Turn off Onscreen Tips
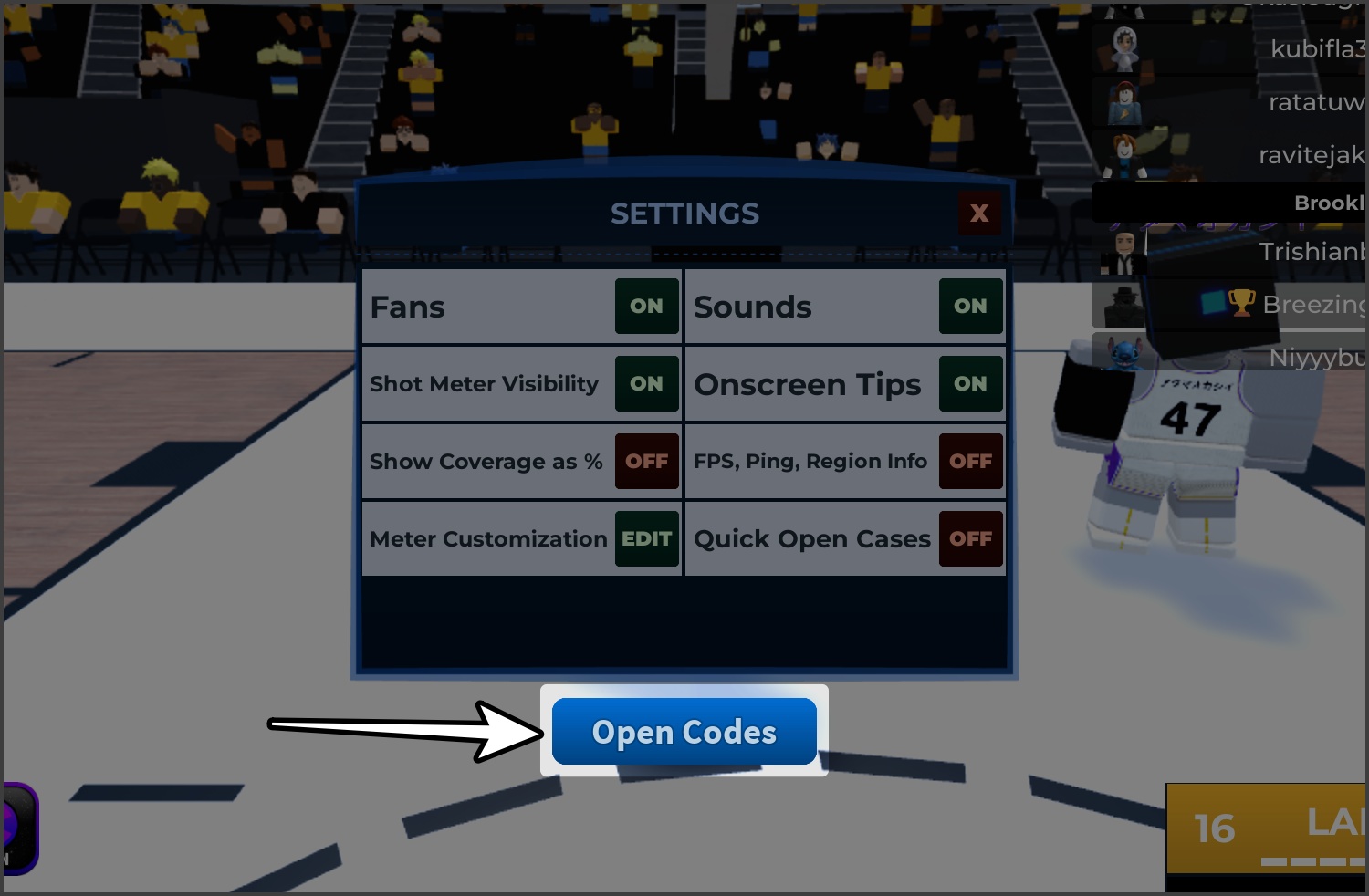This screenshot has width=1369, height=896. point(970,383)
